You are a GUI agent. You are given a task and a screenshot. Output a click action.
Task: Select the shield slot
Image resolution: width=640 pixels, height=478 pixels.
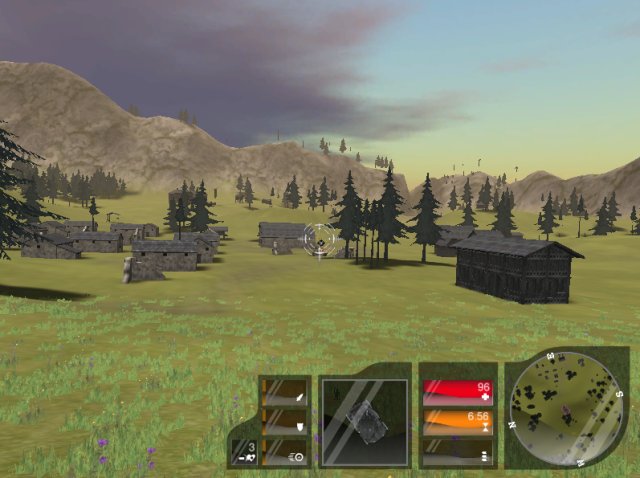coord(285,423)
